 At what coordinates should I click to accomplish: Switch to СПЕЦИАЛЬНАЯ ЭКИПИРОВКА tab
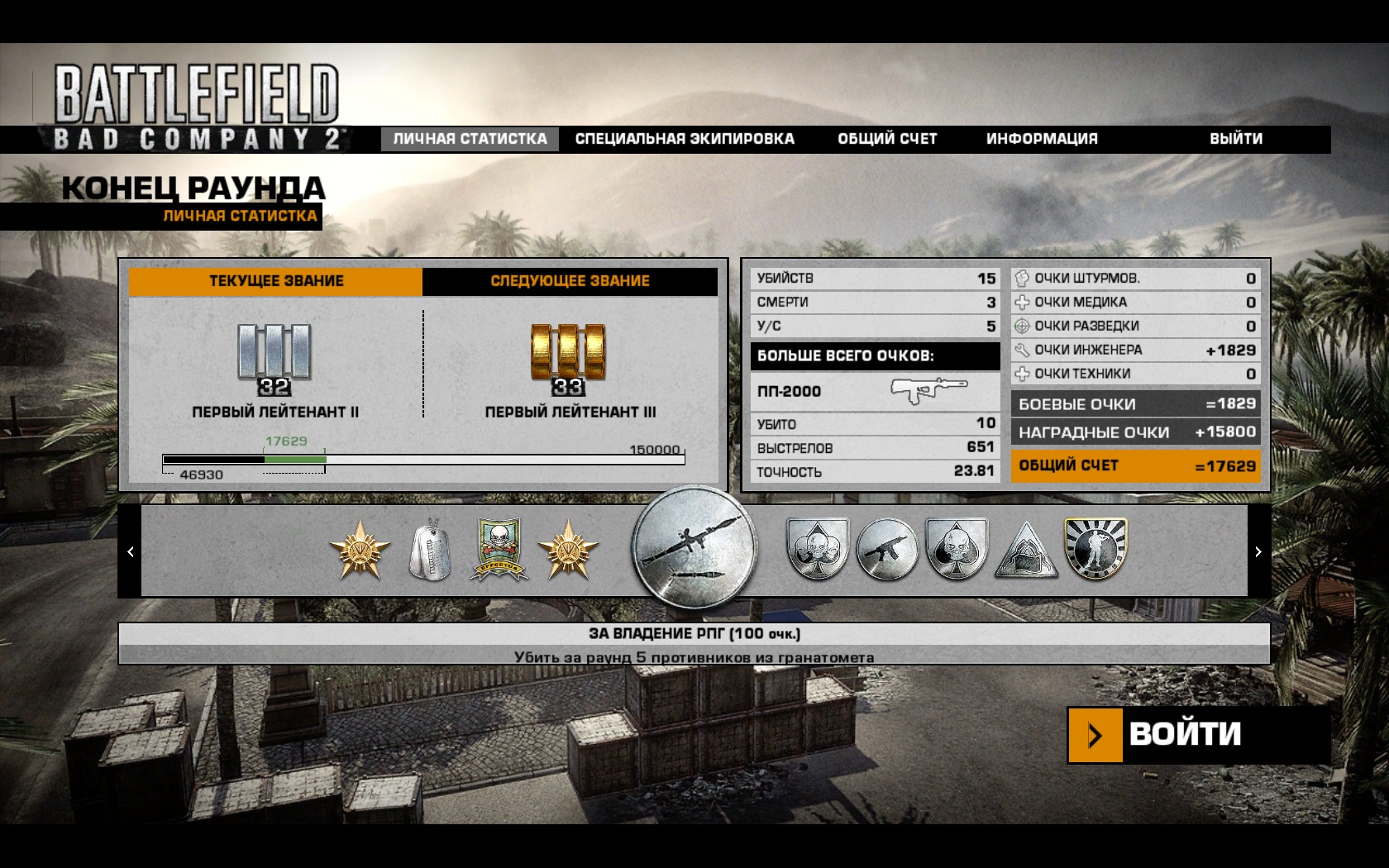685,139
